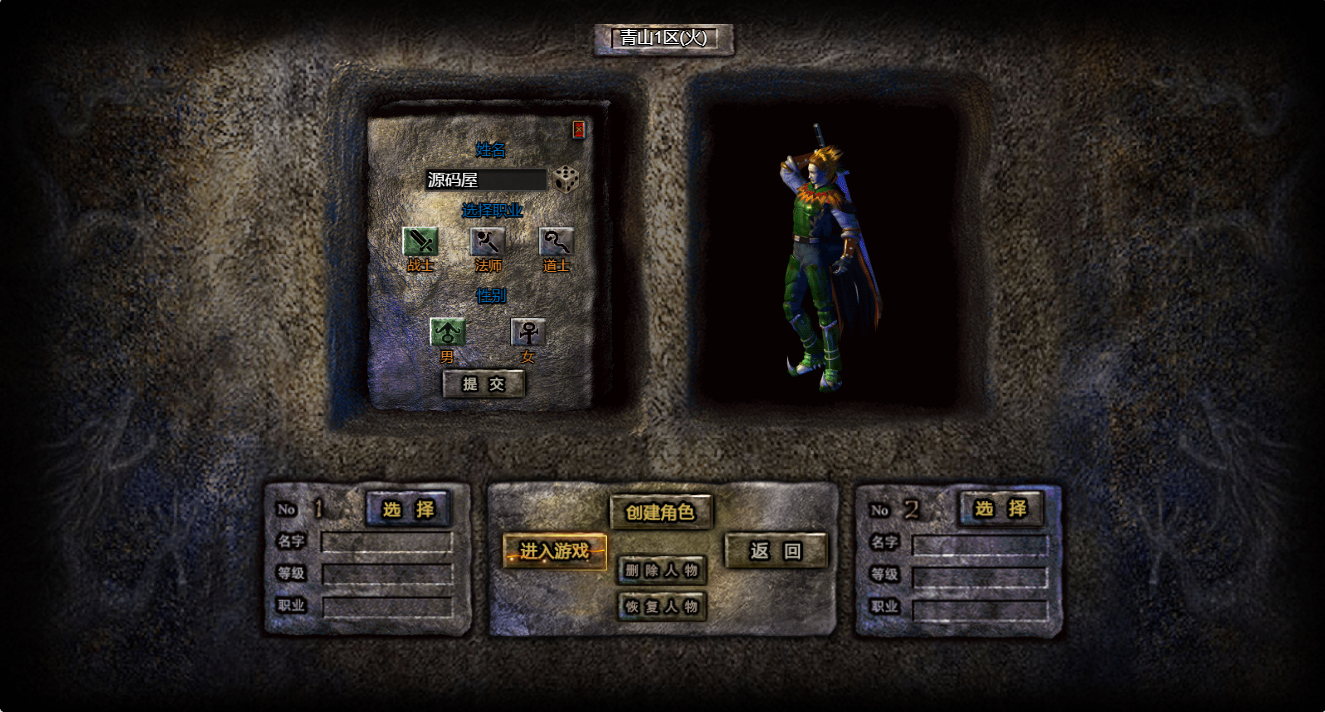The image size is (1325, 712).
Task: Select the male (男) gender
Action: (x=447, y=331)
